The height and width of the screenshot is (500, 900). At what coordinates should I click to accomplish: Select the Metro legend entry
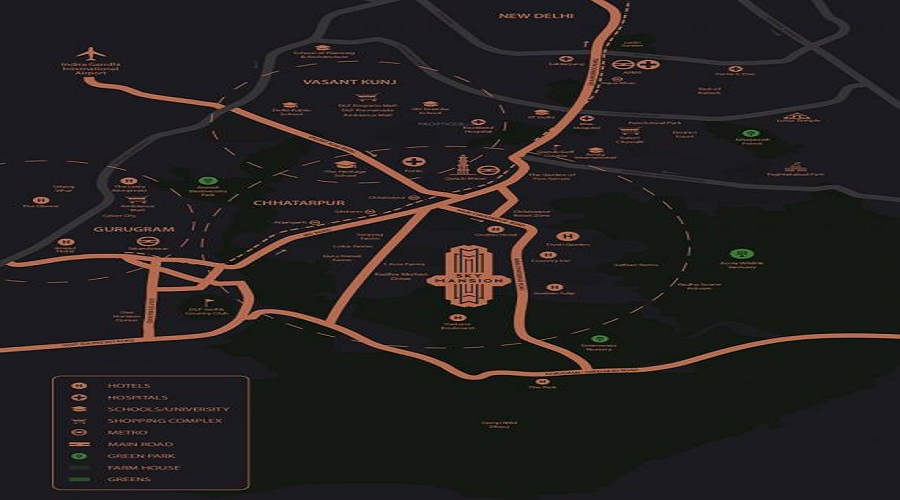click(x=79, y=432)
